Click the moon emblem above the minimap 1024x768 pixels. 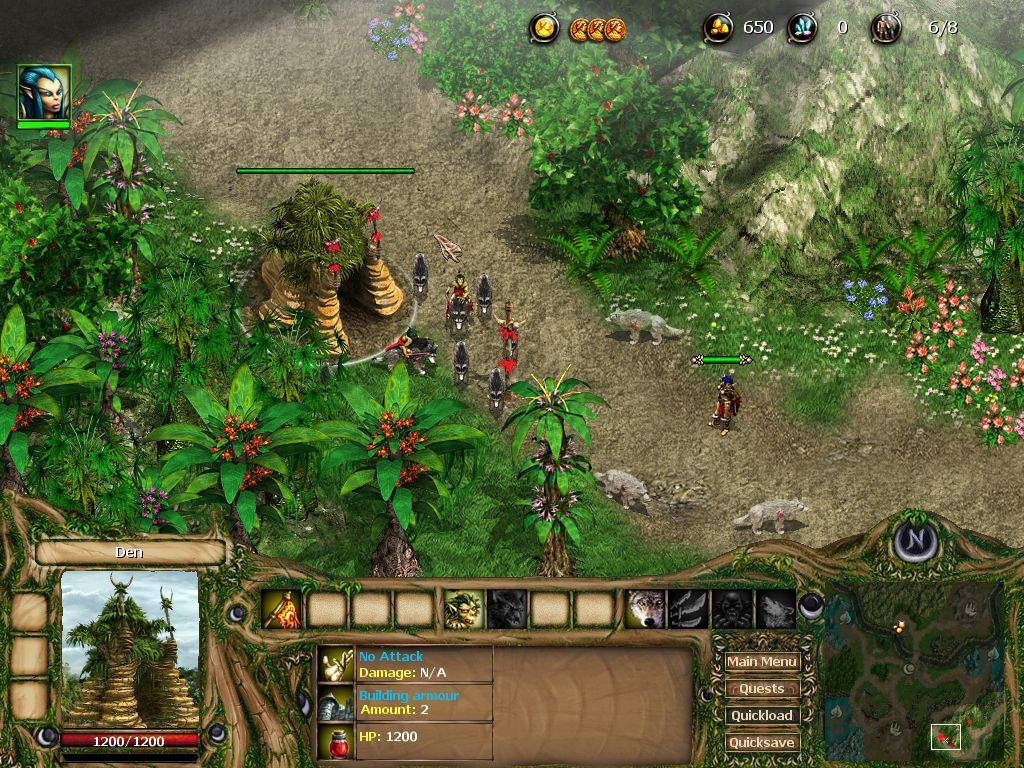pyautogui.click(x=915, y=541)
